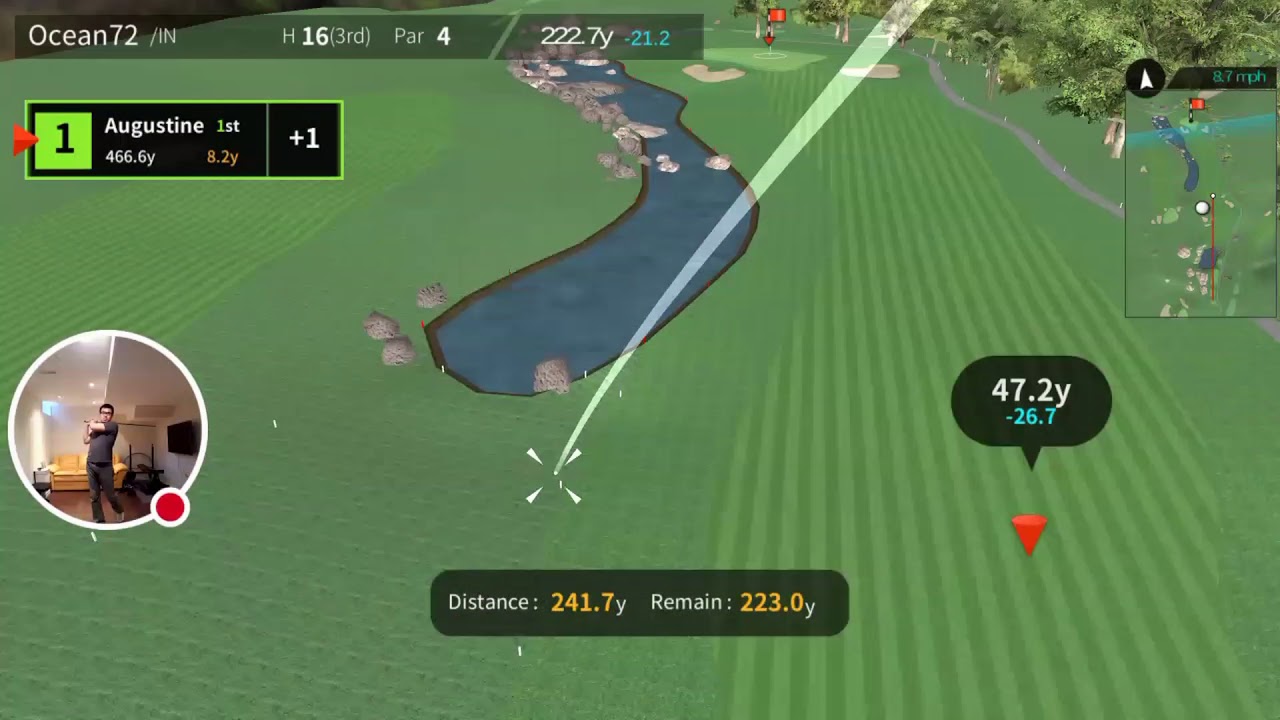This screenshot has width=1280, height=720.
Task: Select Augustine's player scorecard panel
Action: tap(185, 140)
